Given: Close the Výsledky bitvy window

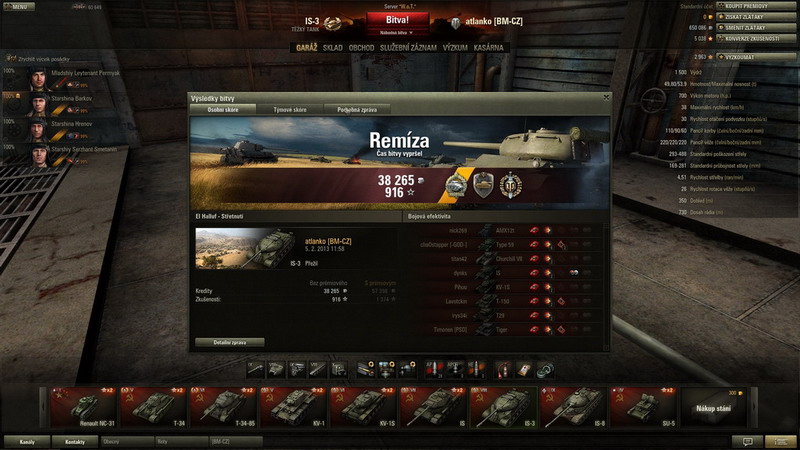Looking at the screenshot, I should click(x=605, y=97).
